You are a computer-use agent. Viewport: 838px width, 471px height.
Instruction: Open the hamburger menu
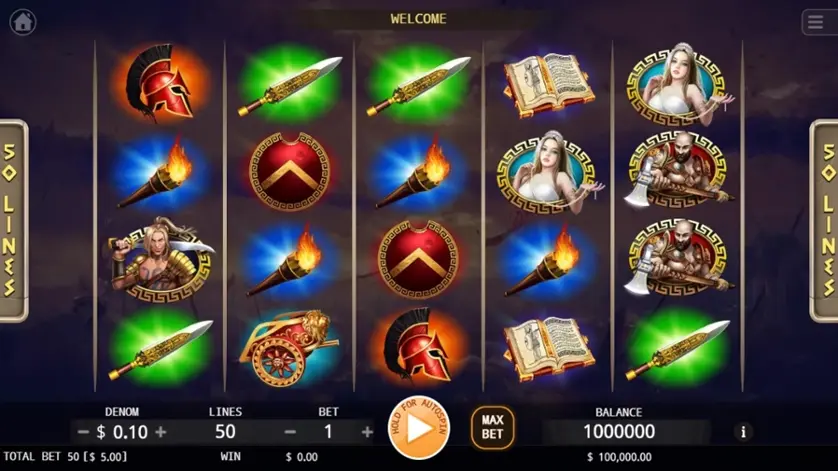(x=815, y=21)
